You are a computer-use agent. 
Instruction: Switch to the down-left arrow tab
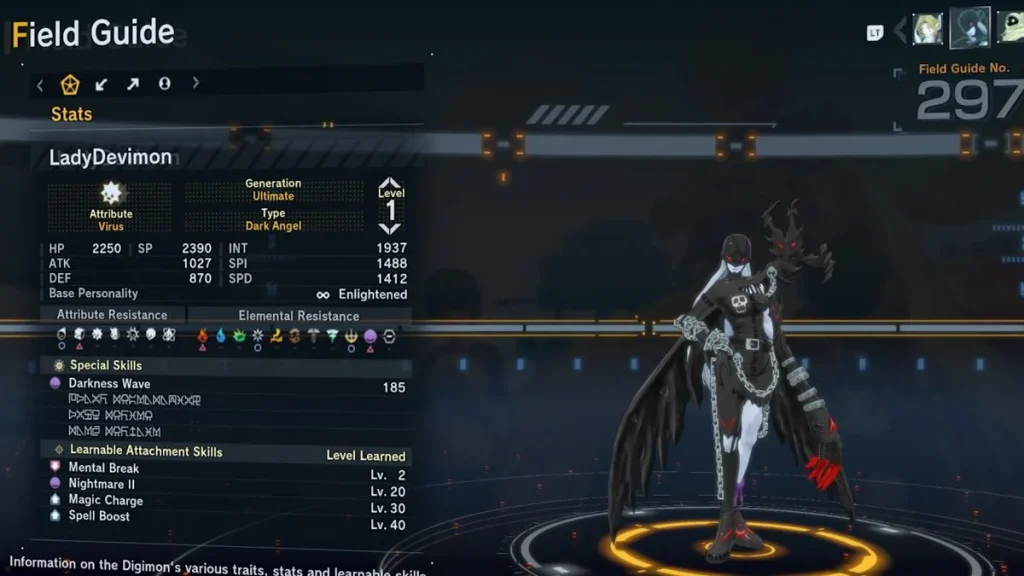(101, 84)
